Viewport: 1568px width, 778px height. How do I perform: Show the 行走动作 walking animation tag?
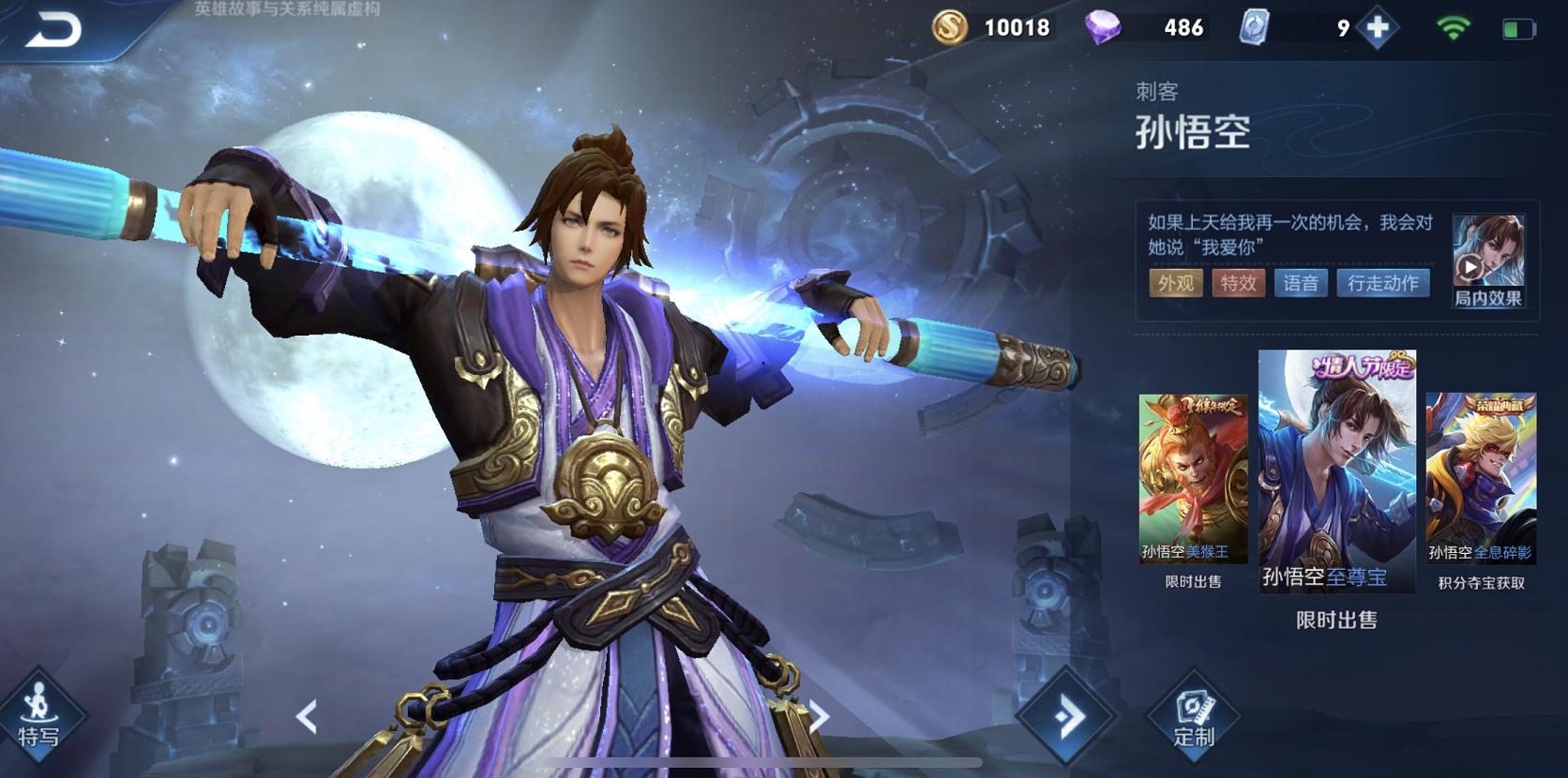click(x=1382, y=283)
